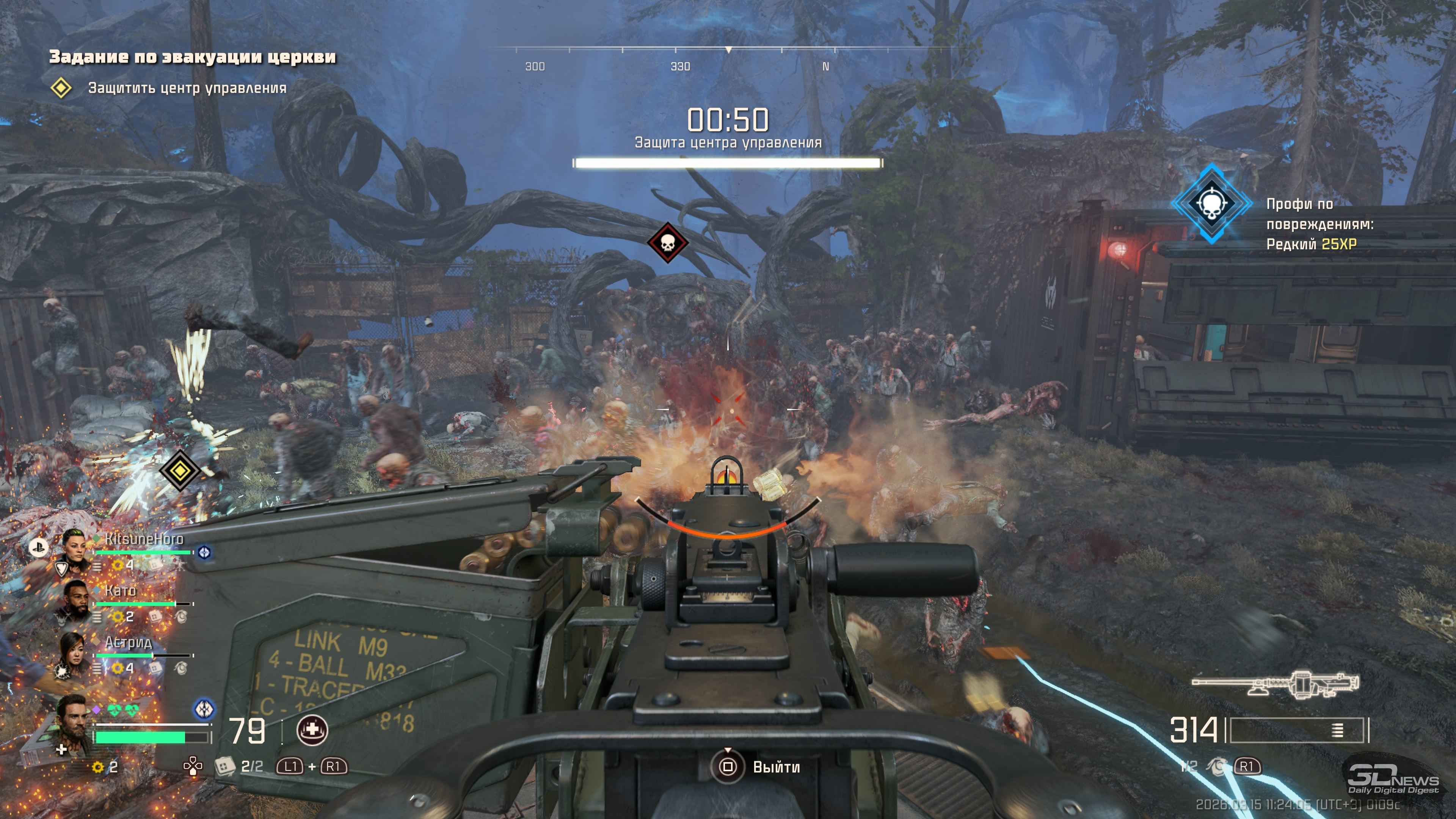This screenshot has height=819, width=1456.
Task: Select the mounted machine gun weapon icon
Action: [1276, 684]
